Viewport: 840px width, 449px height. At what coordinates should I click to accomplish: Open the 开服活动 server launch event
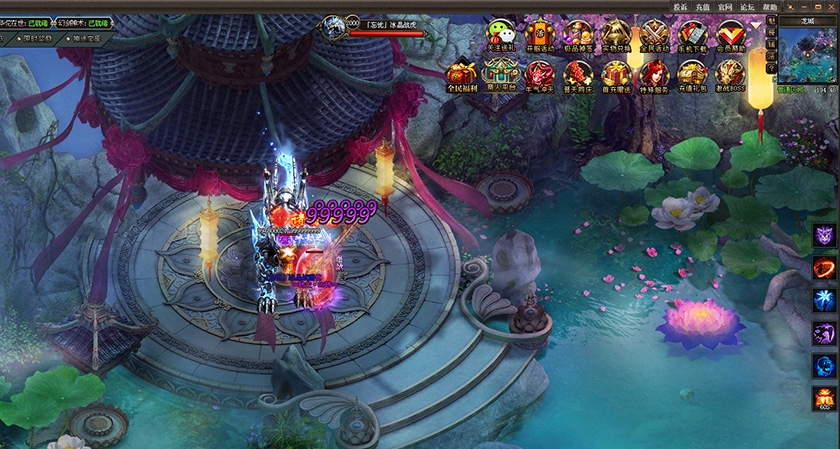click(539, 33)
